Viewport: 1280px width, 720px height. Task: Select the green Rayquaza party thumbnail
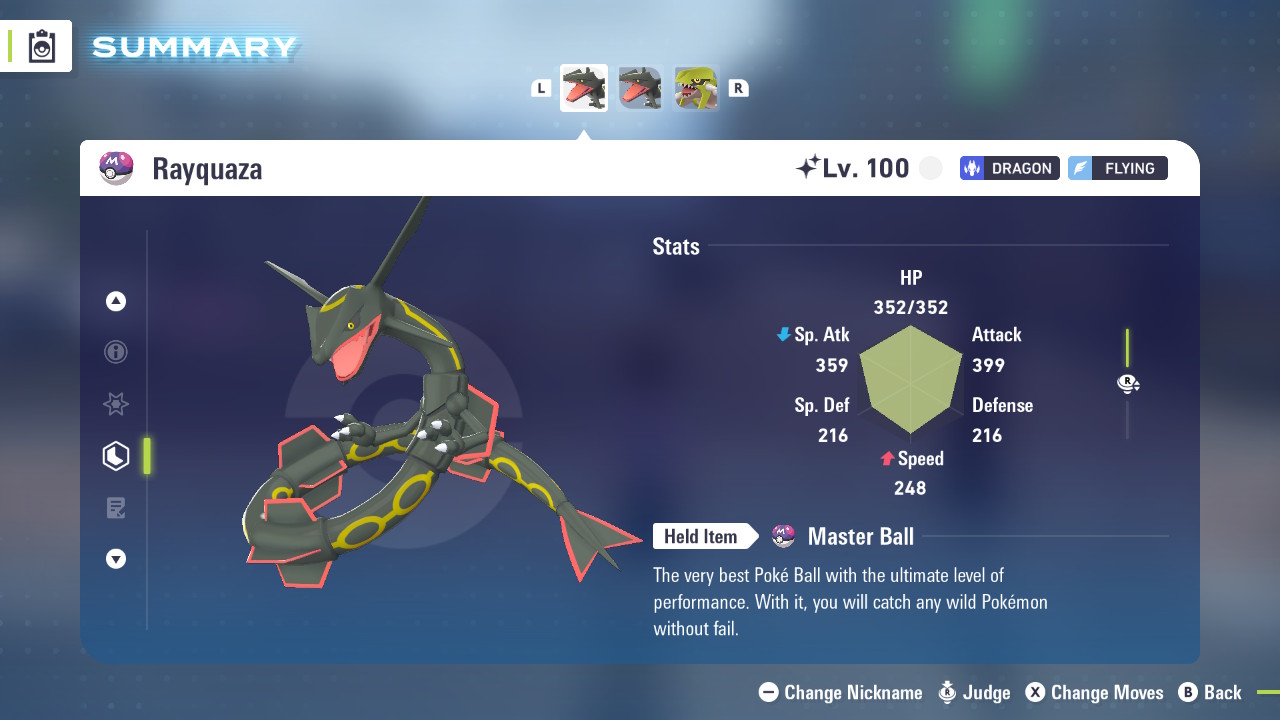point(696,88)
